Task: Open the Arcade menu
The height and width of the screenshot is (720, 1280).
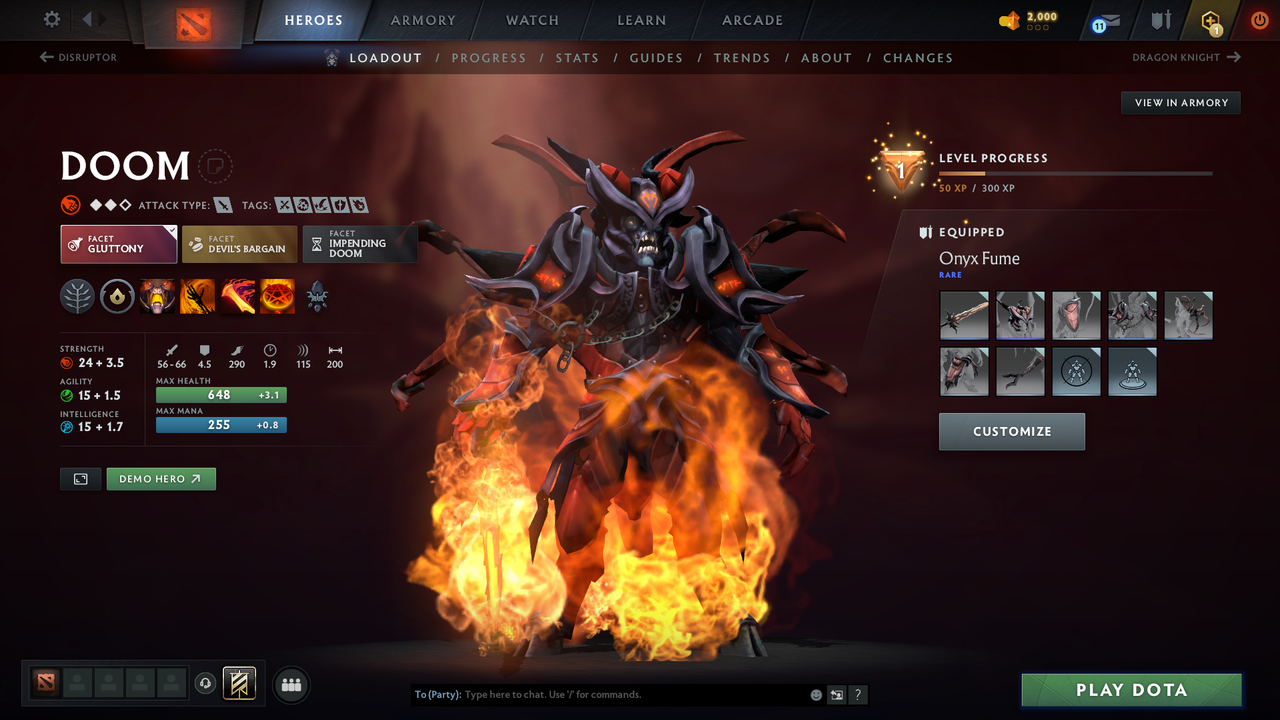Action: 751,20
